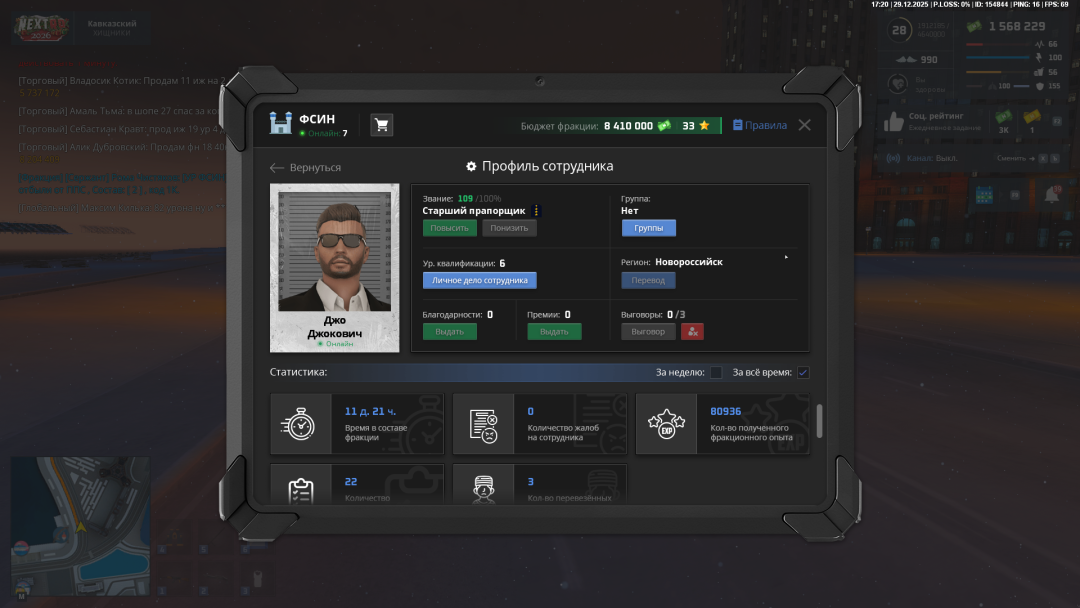The width and height of the screenshot is (1080, 608).
Task: Issue a bonus under Премии
Action: pyautogui.click(x=554, y=331)
